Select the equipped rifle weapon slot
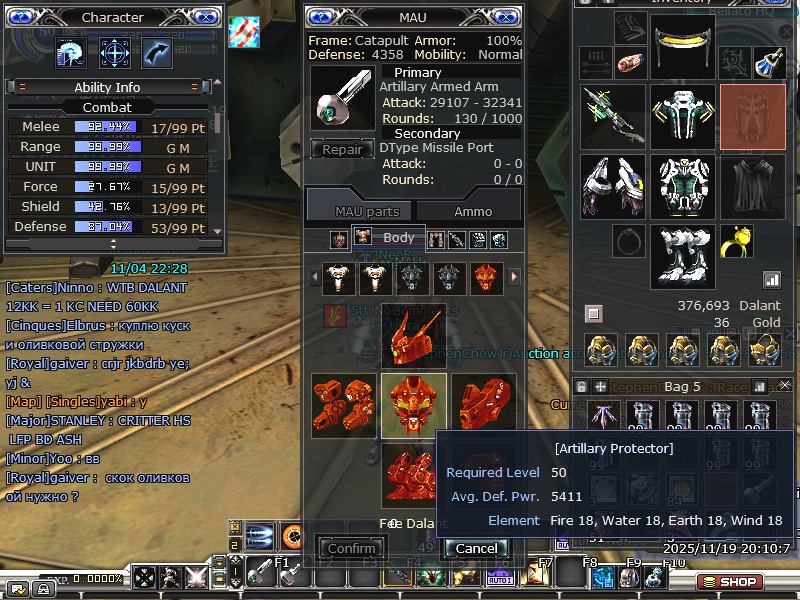 click(612, 115)
